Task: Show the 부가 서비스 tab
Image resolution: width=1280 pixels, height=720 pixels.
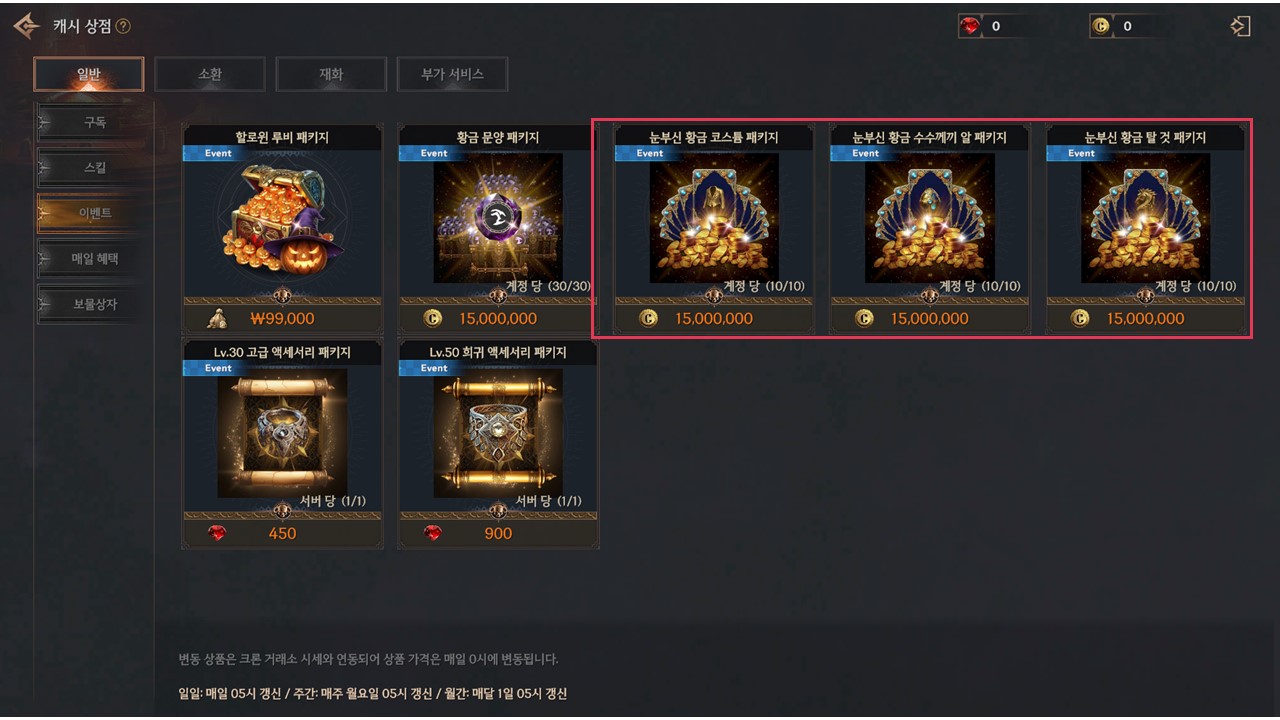Action: [x=452, y=74]
